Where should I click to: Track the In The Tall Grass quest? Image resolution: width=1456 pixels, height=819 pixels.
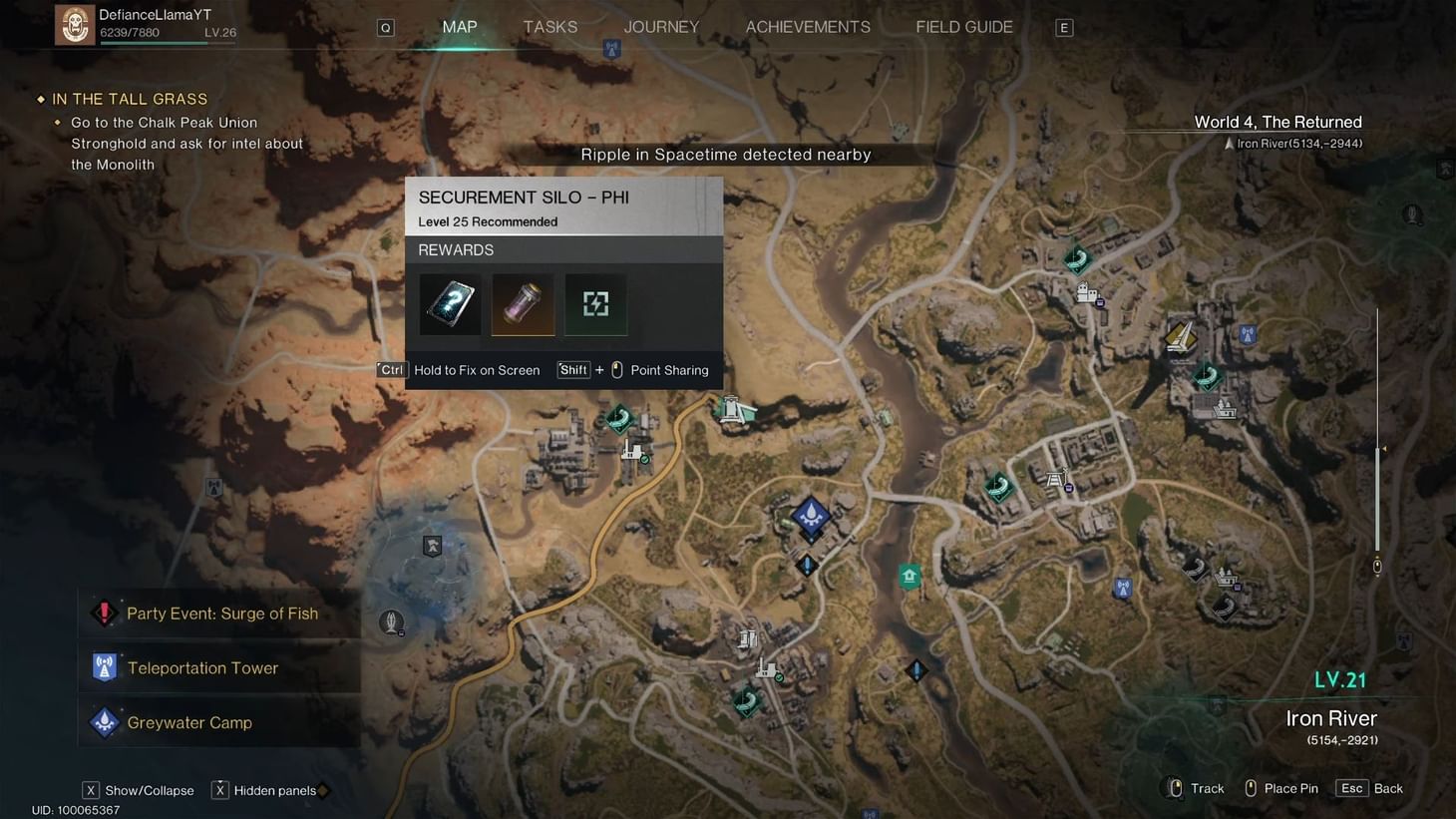click(x=130, y=99)
